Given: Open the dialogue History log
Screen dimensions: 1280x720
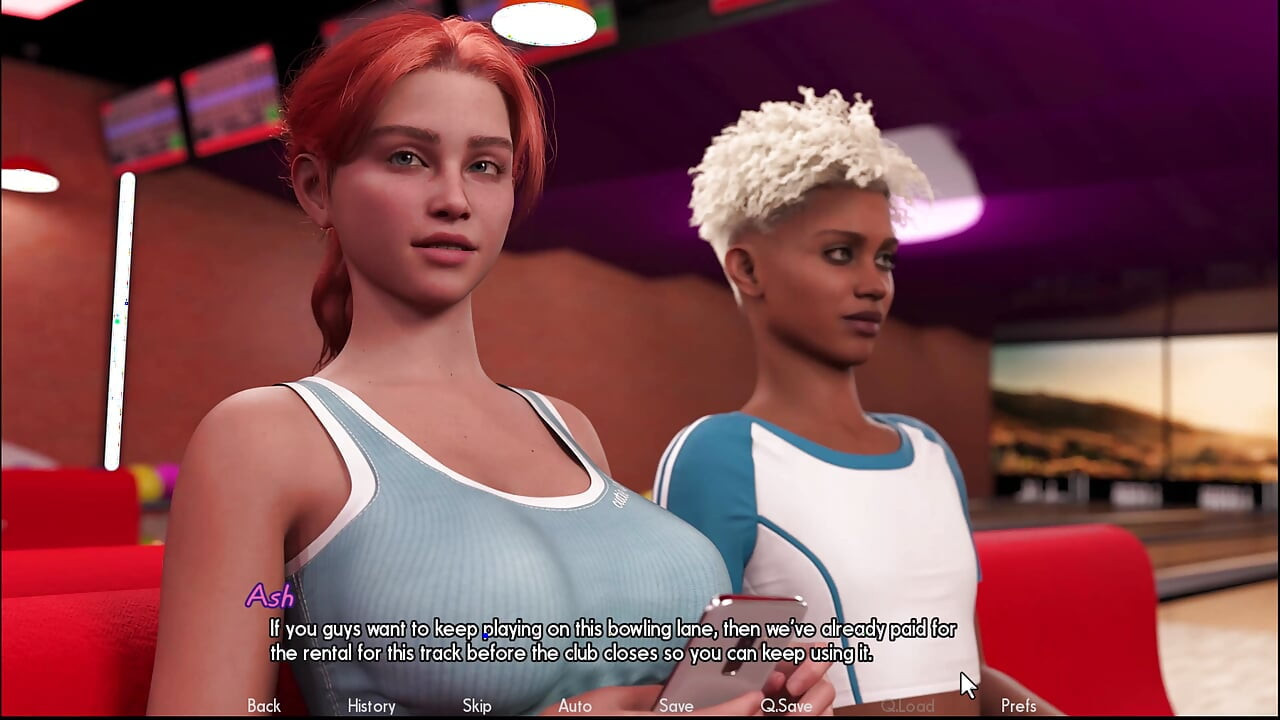Looking at the screenshot, I should coord(371,706).
